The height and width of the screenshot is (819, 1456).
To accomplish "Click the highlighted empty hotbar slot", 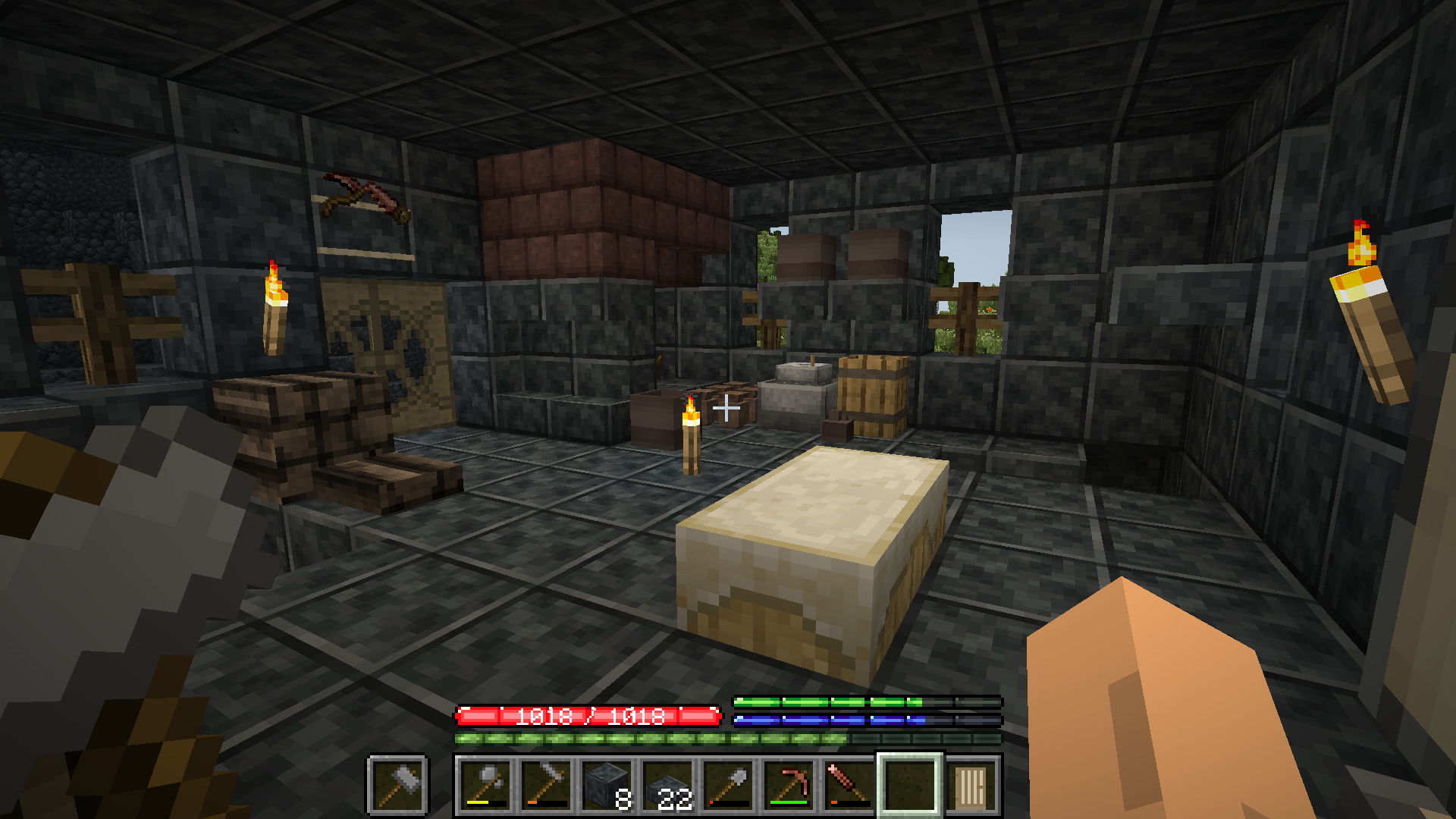I will click(910, 786).
